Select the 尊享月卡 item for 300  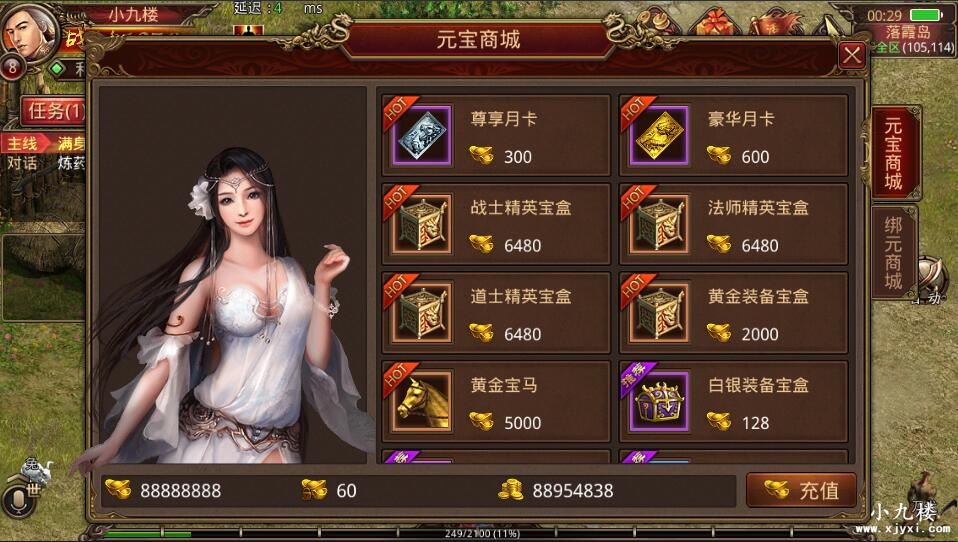[x=496, y=136]
